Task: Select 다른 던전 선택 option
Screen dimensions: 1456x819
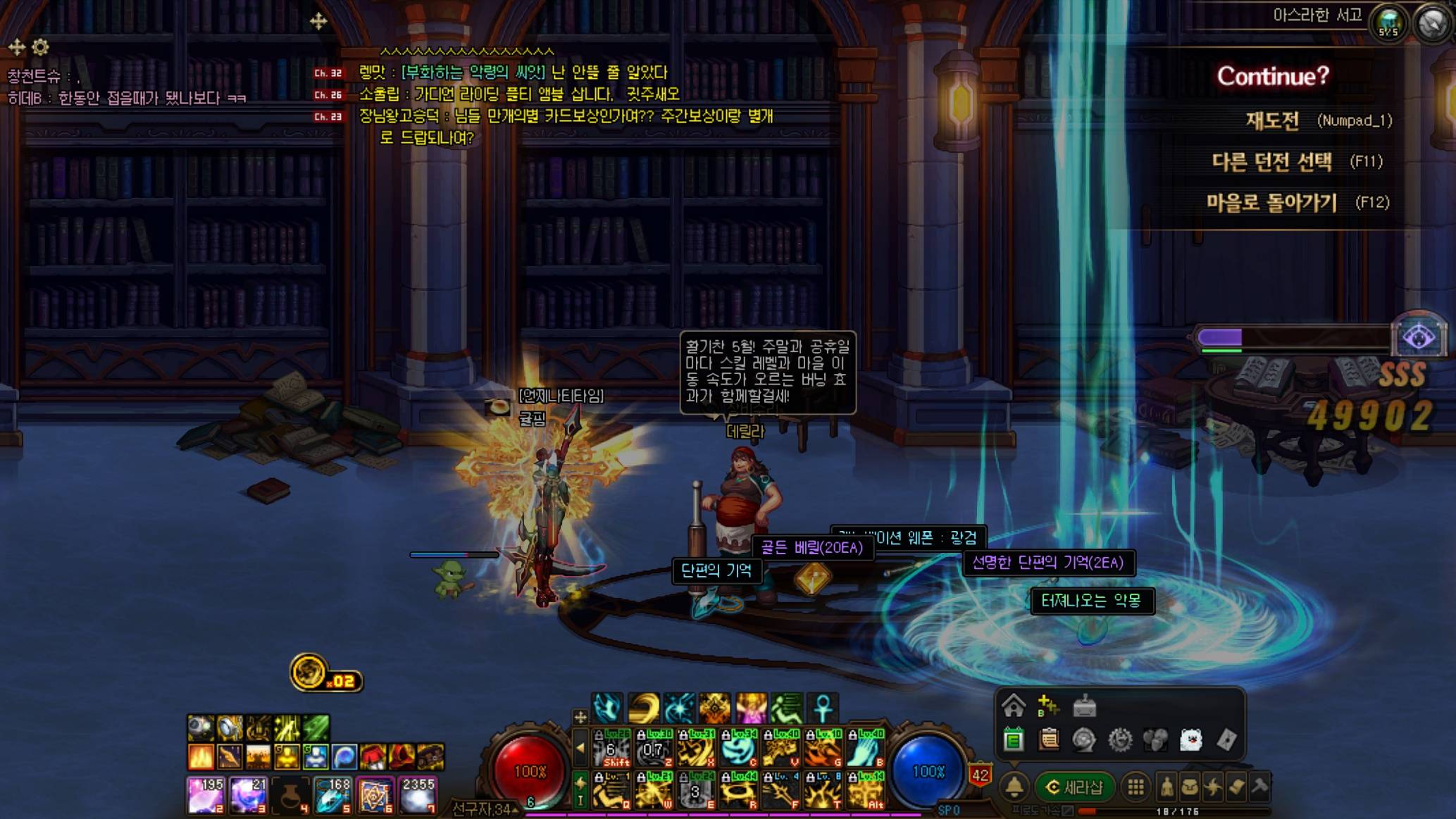Action: click(1271, 162)
